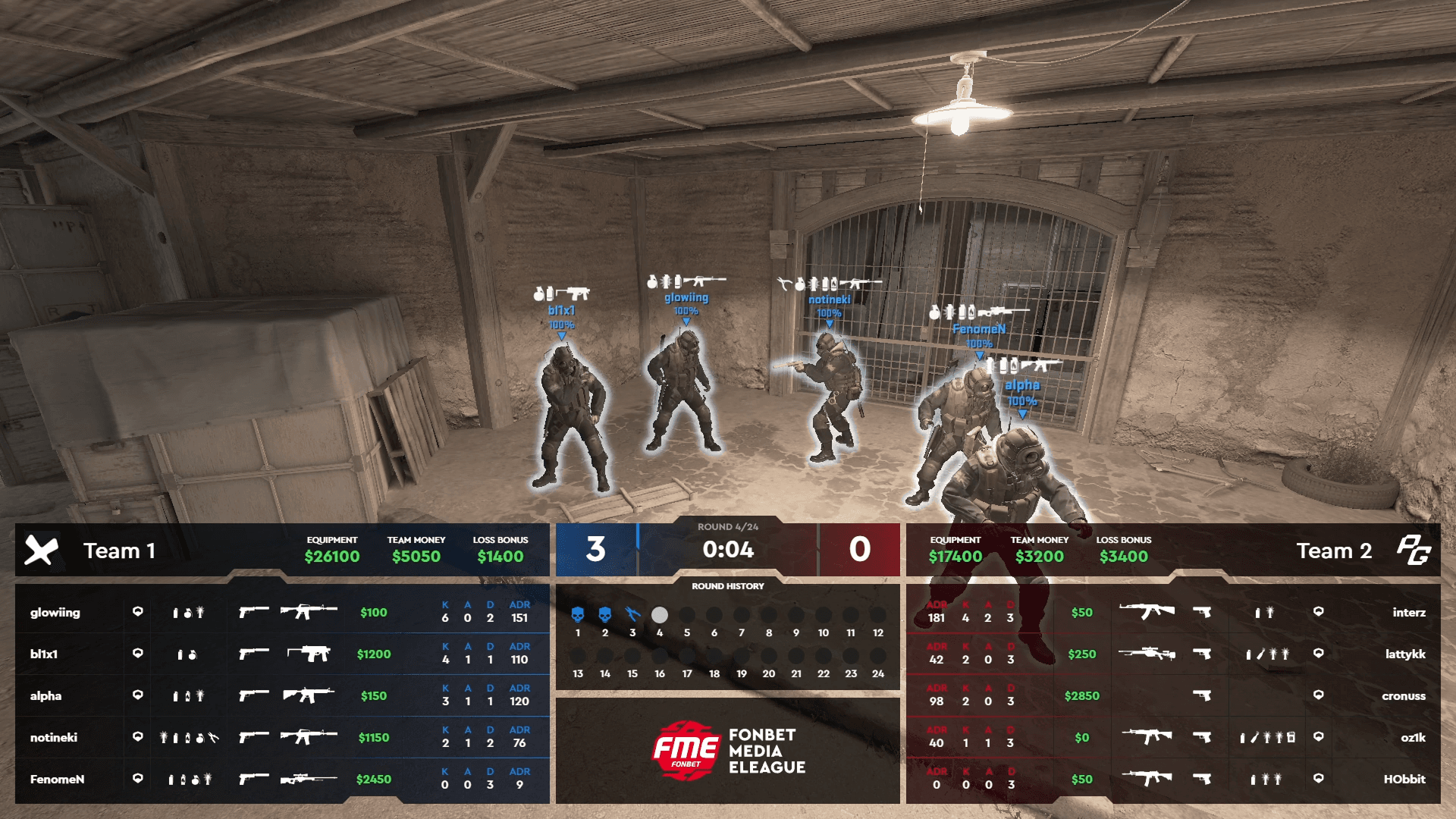
Task: Select the round 2 skull marker
Action: tap(605, 614)
